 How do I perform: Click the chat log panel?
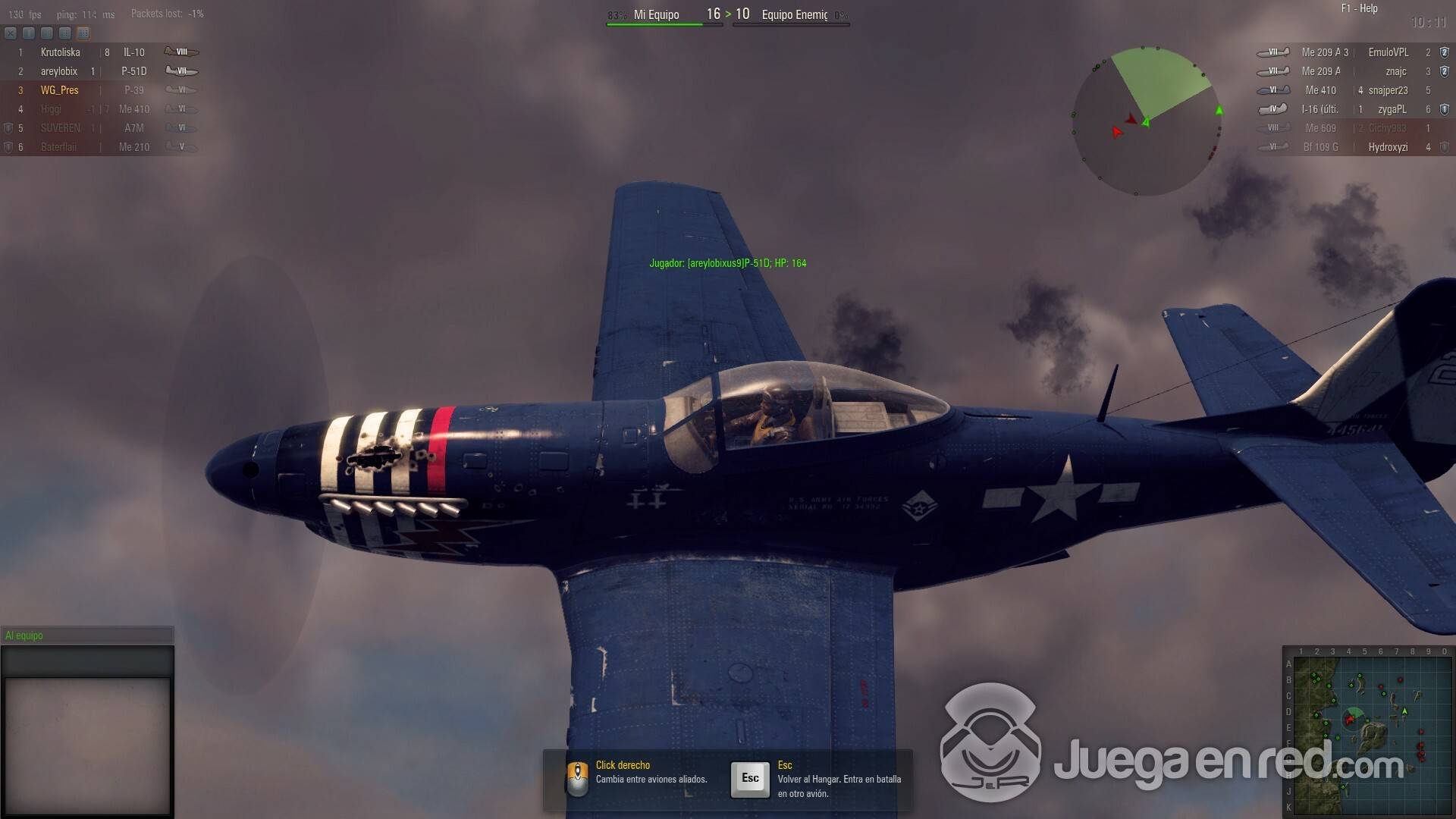click(x=87, y=743)
